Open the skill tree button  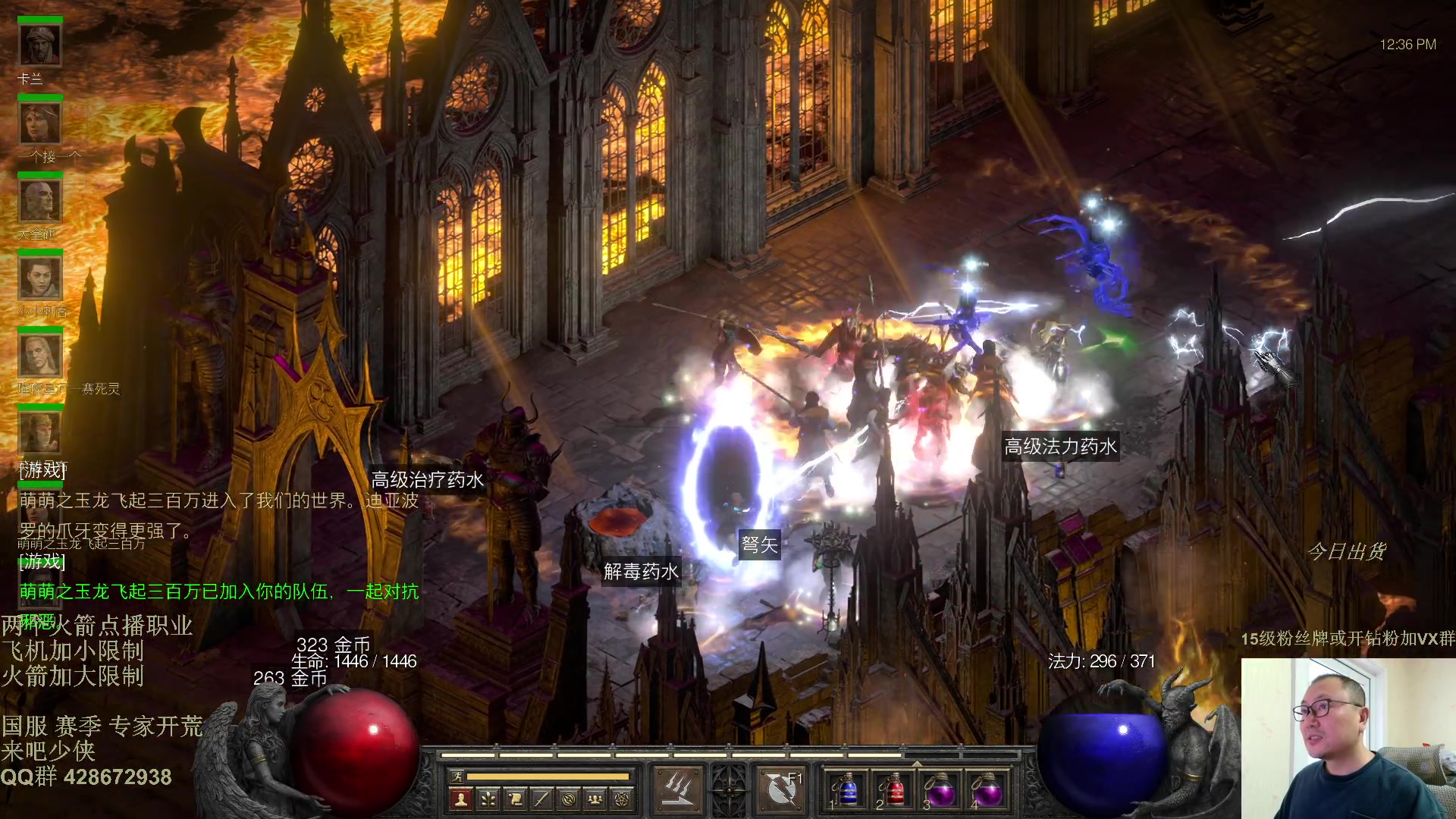pos(488,799)
